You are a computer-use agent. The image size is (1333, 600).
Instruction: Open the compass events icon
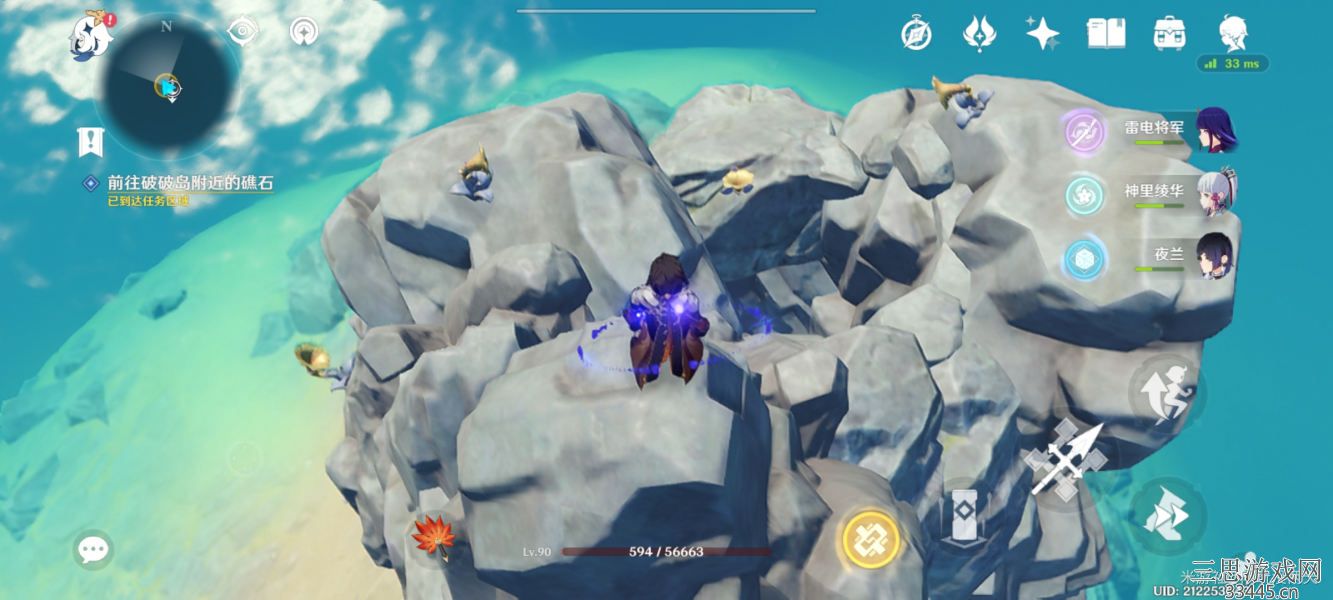916,34
